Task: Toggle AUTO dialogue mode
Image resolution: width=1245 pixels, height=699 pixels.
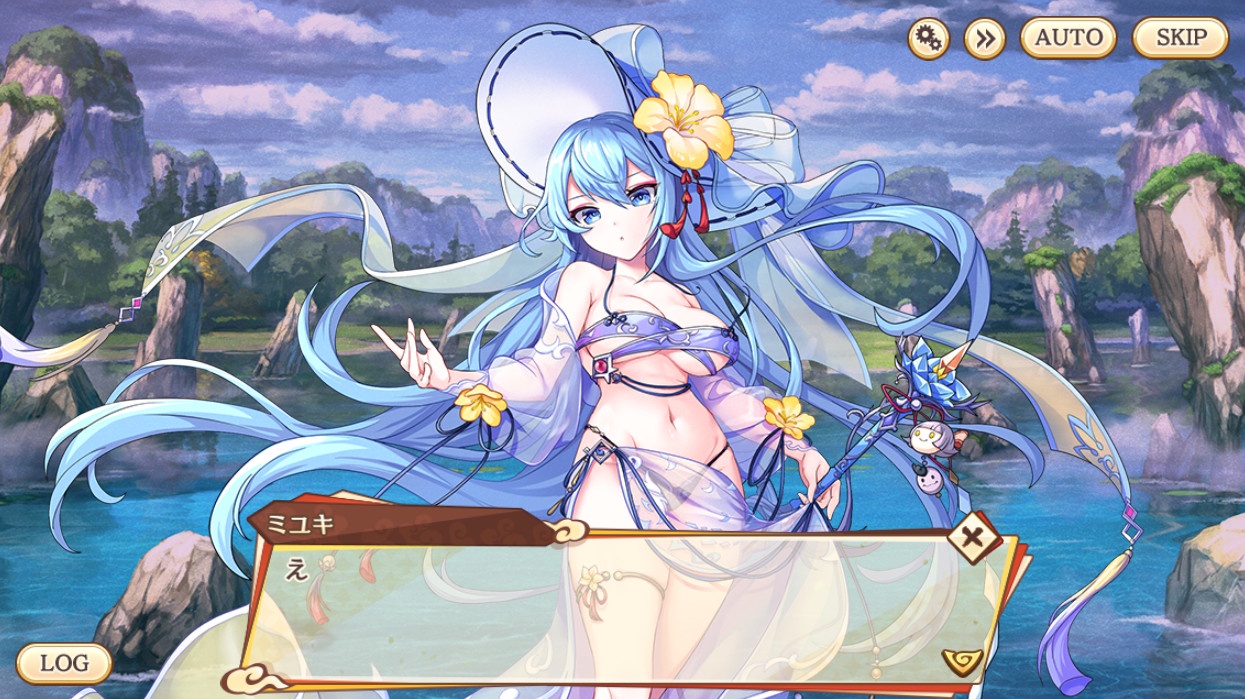Action: tap(1068, 39)
